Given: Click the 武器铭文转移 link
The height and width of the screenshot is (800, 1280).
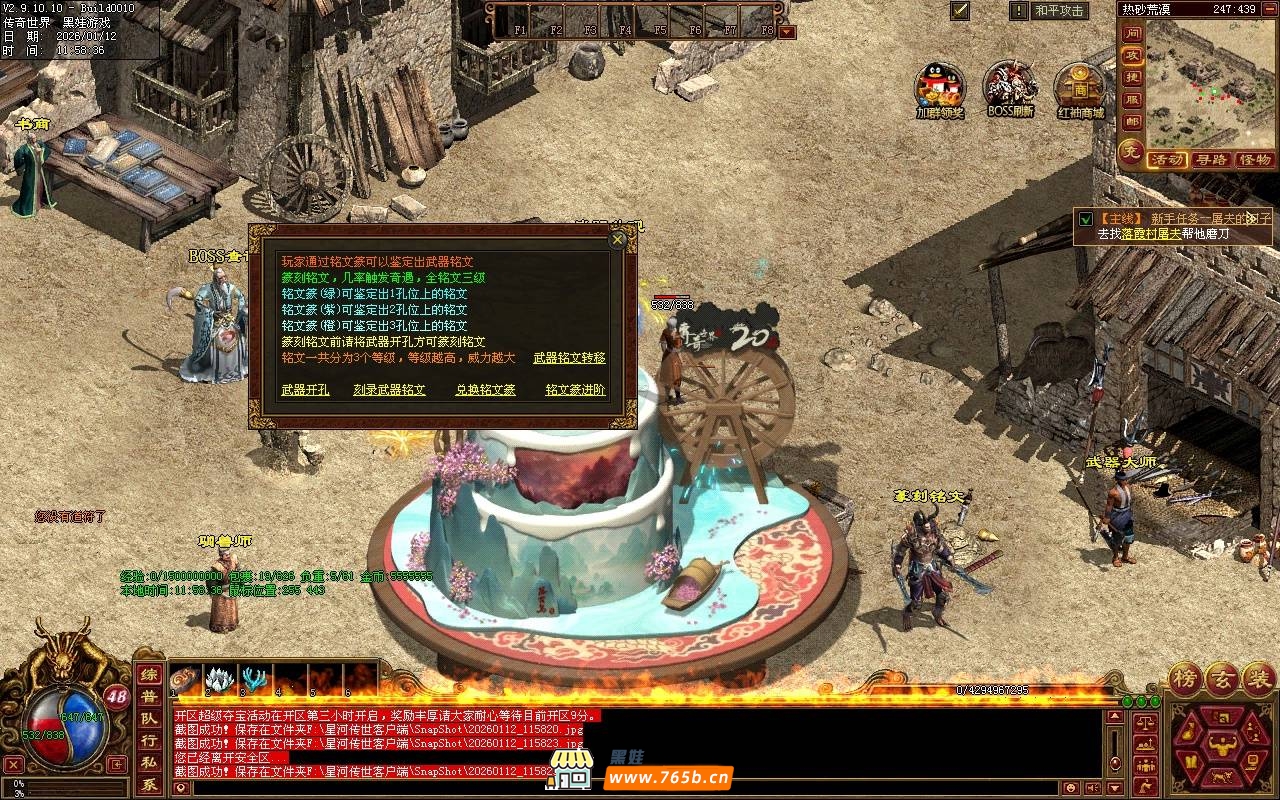Looking at the screenshot, I should pos(569,358).
